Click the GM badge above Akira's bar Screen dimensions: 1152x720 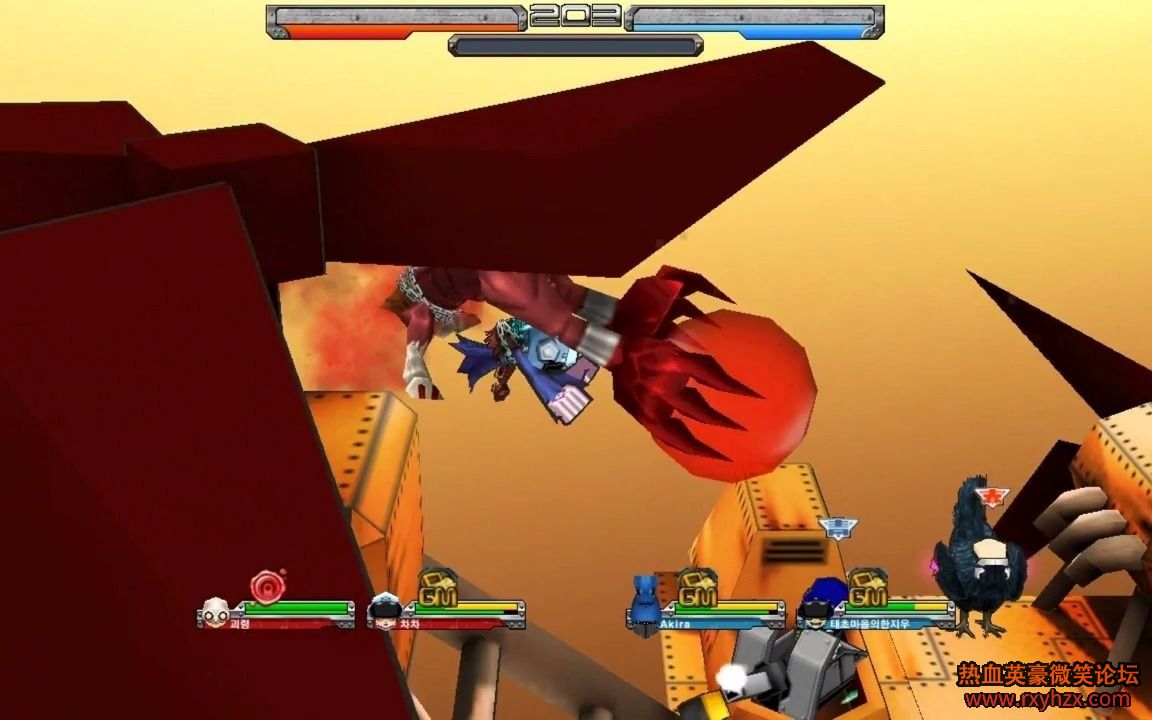click(x=697, y=587)
